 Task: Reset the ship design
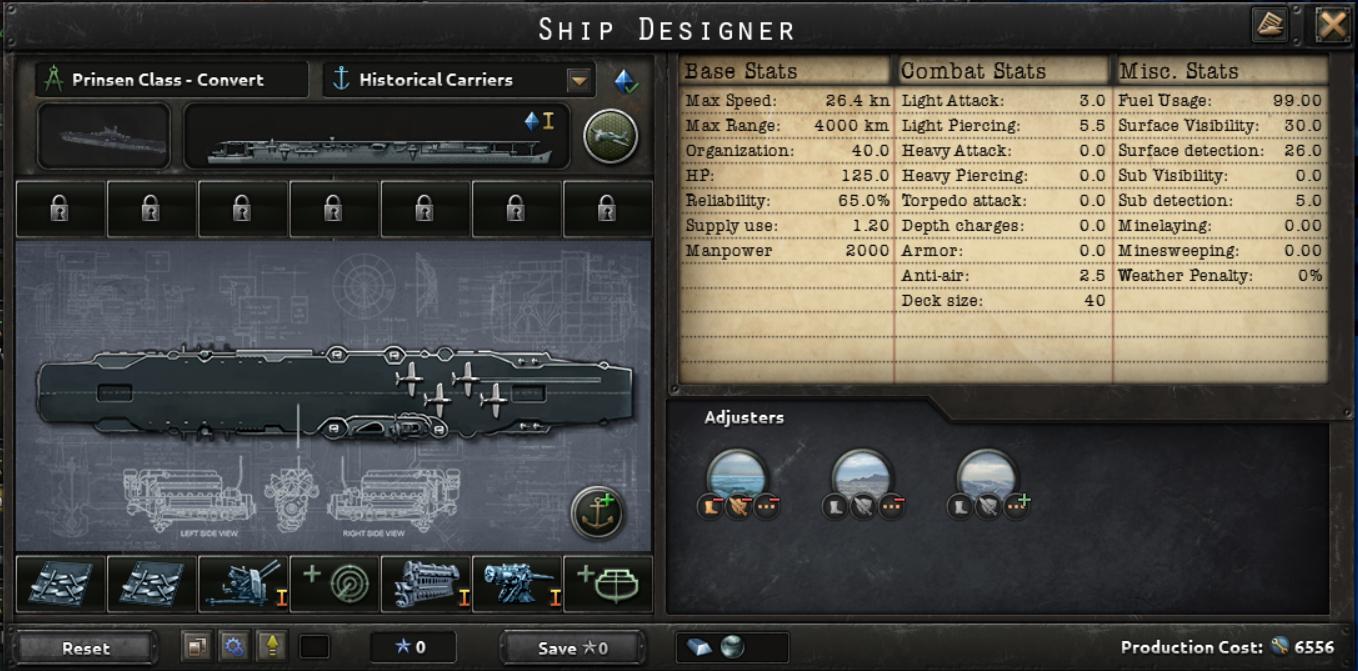[x=86, y=648]
